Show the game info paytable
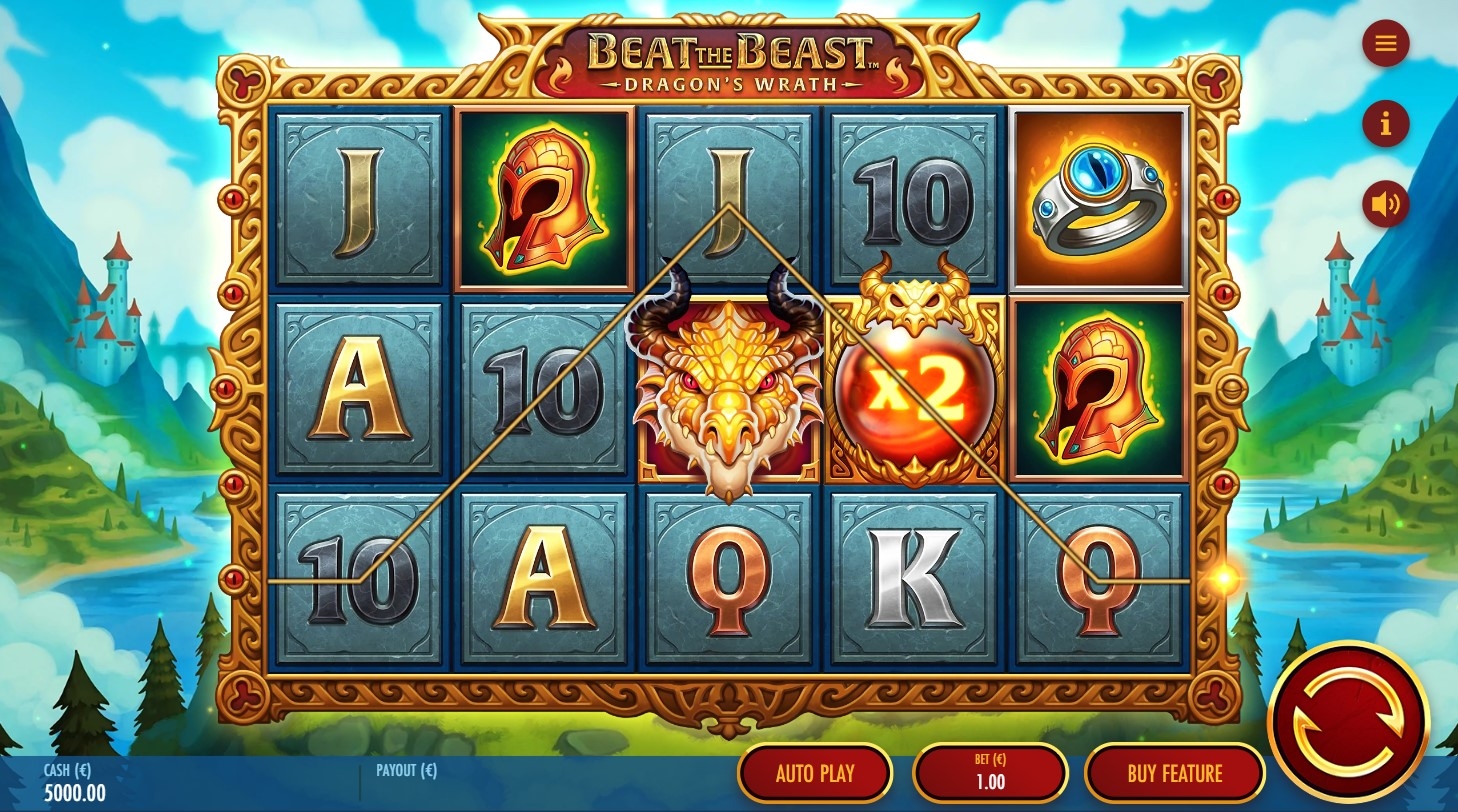The height and width of the screenshot is (812, 1458). (x=1385, y=124)
